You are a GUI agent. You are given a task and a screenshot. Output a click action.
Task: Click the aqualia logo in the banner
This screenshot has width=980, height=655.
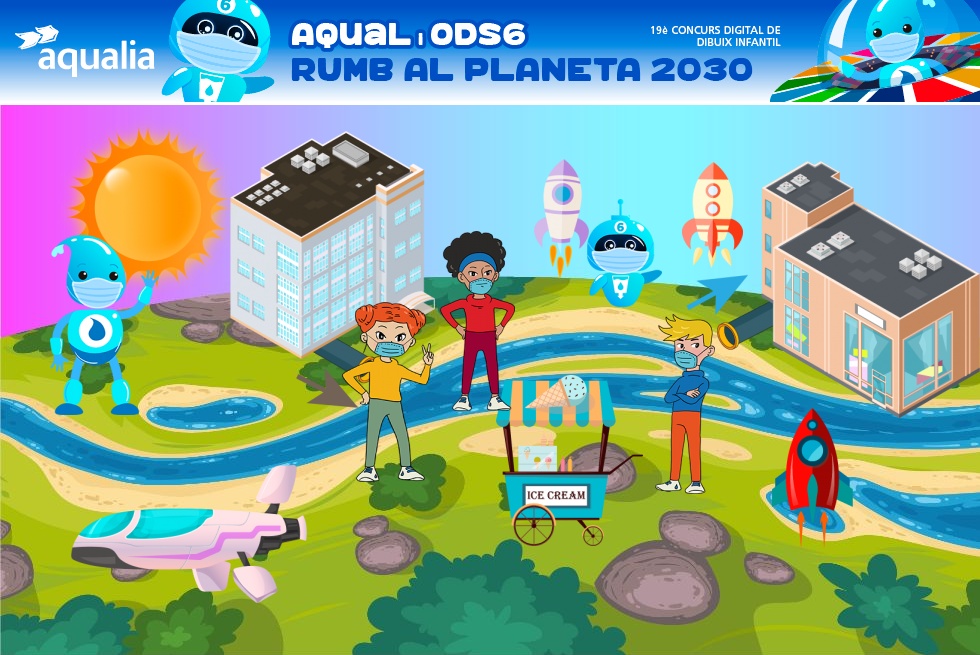pos(86,52)
